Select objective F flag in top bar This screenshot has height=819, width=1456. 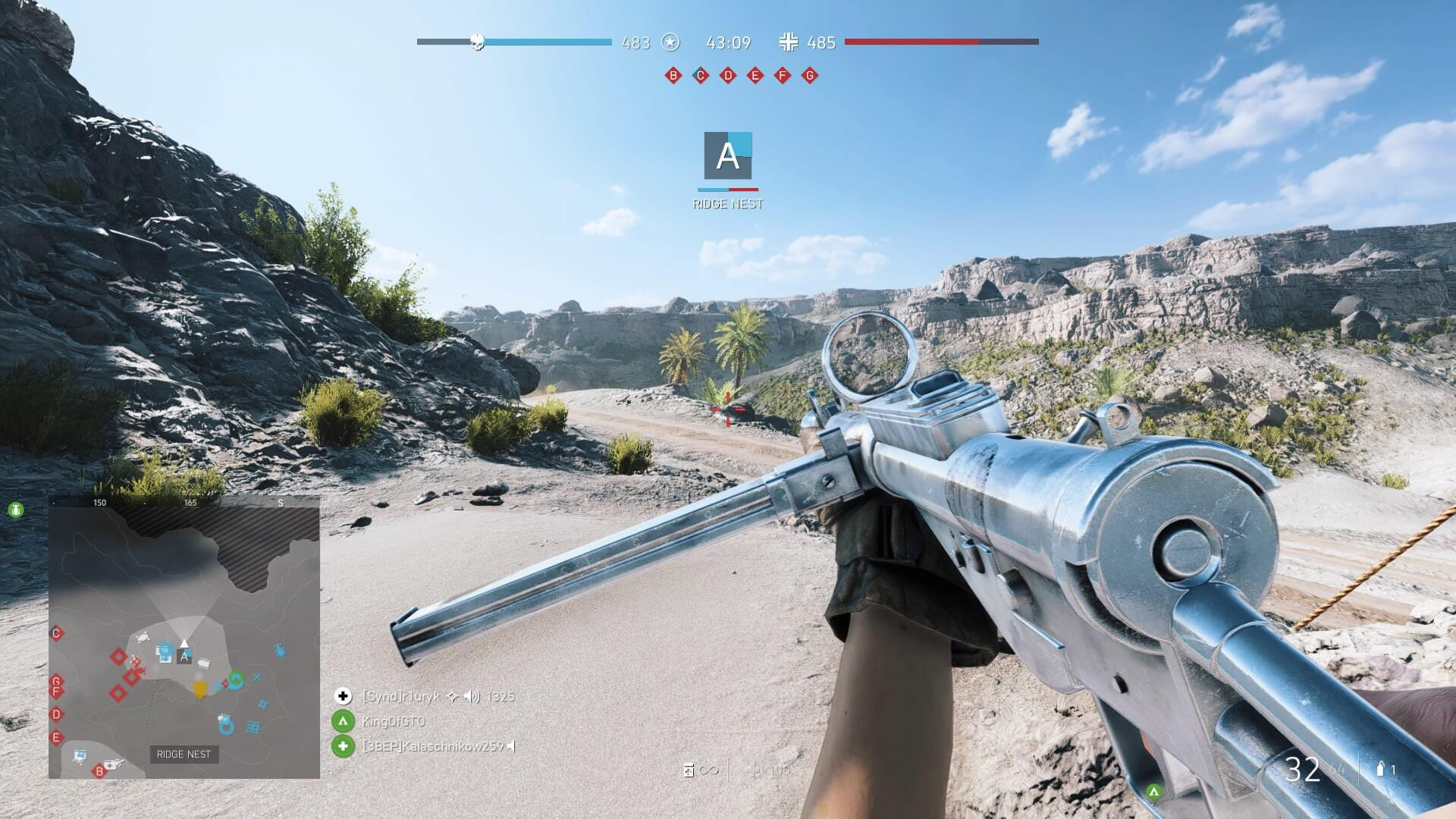[783, 76]
